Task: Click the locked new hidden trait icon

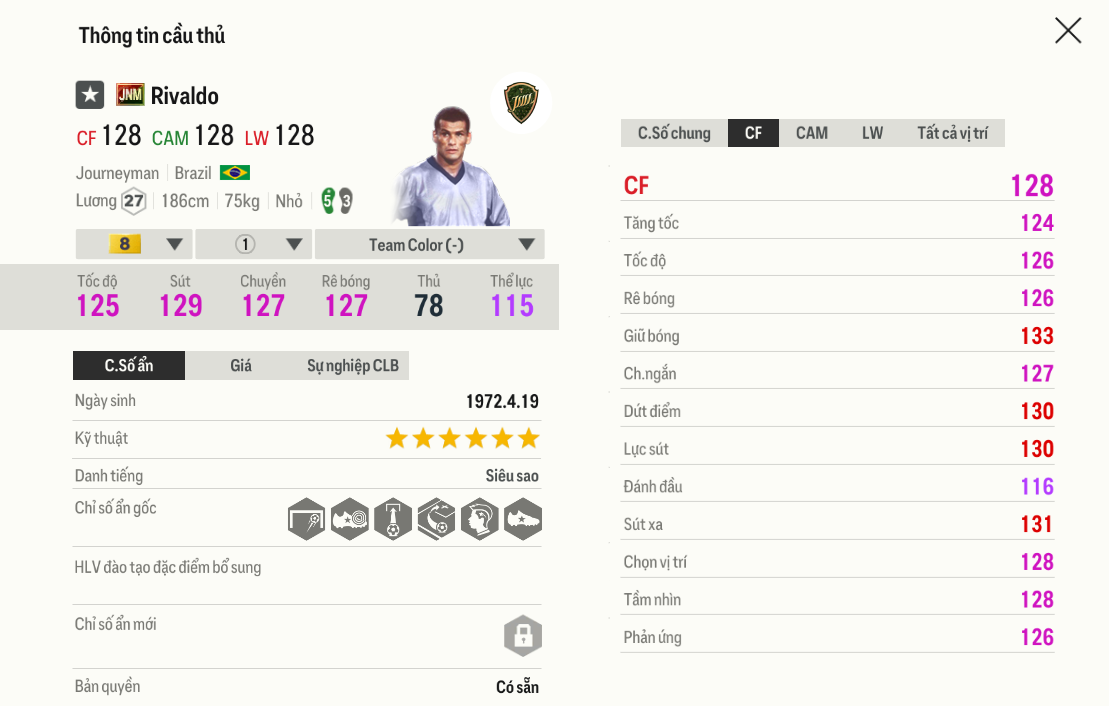Action: [522, 635]
